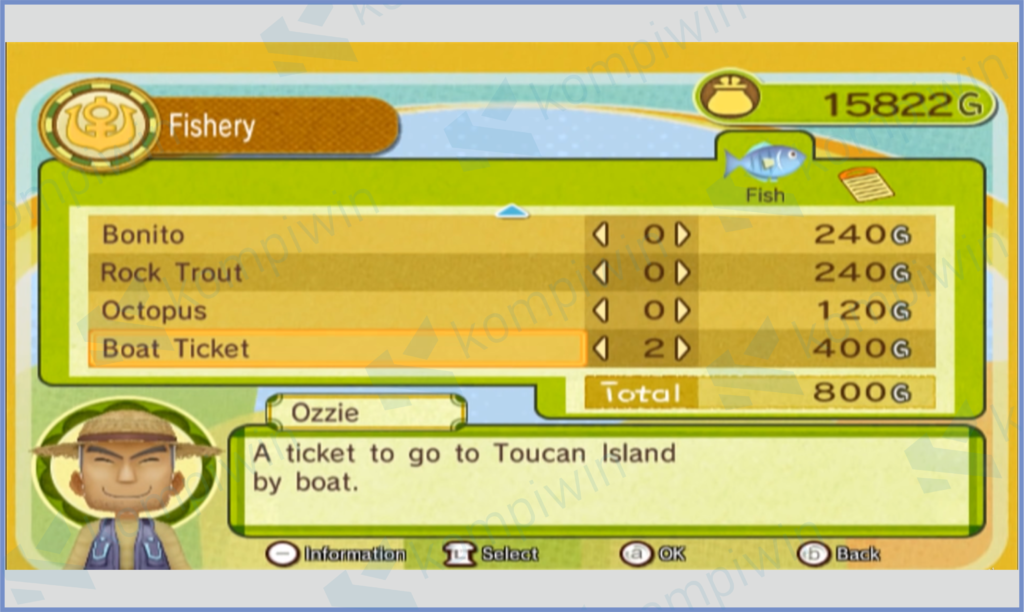The height and width of the screenshot is (612, 1024).
Task: Decrease Boat Ticket quantity with left arrow
Action: (600, 349)
